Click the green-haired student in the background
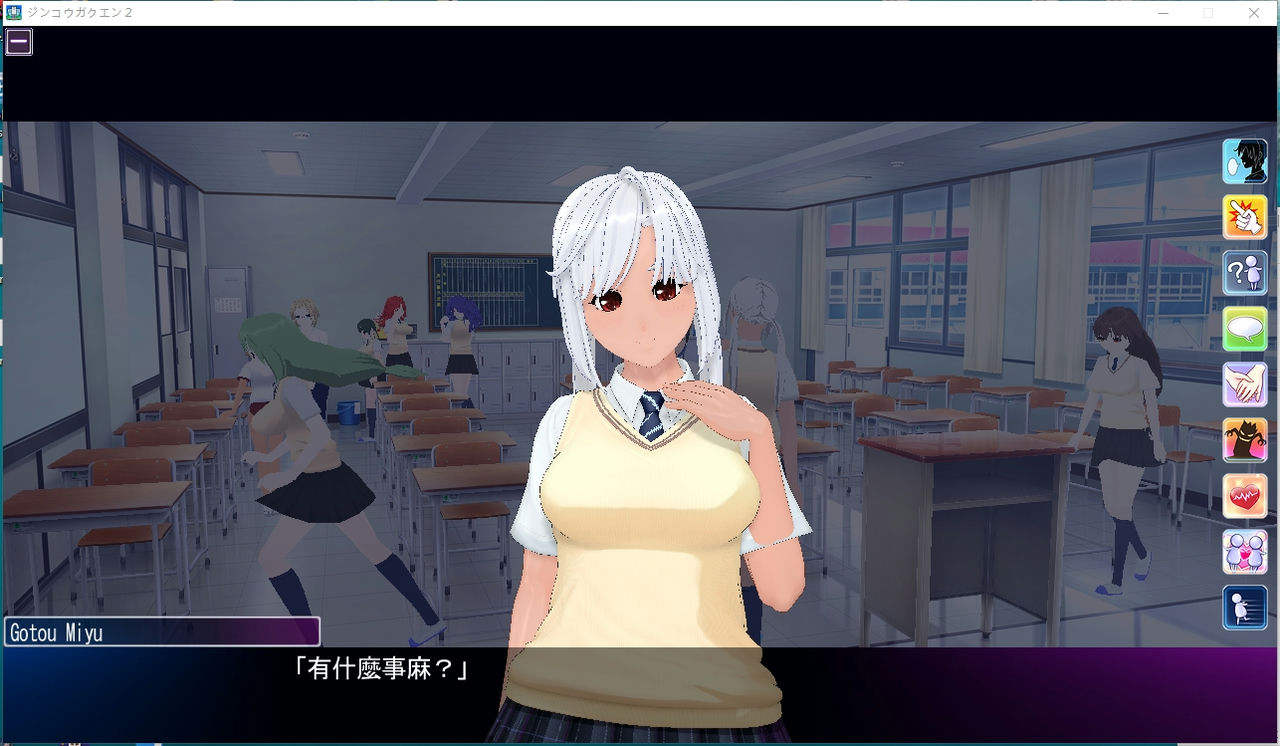The width and height of the screenshot is (1280, 746). tap(300, 400)
